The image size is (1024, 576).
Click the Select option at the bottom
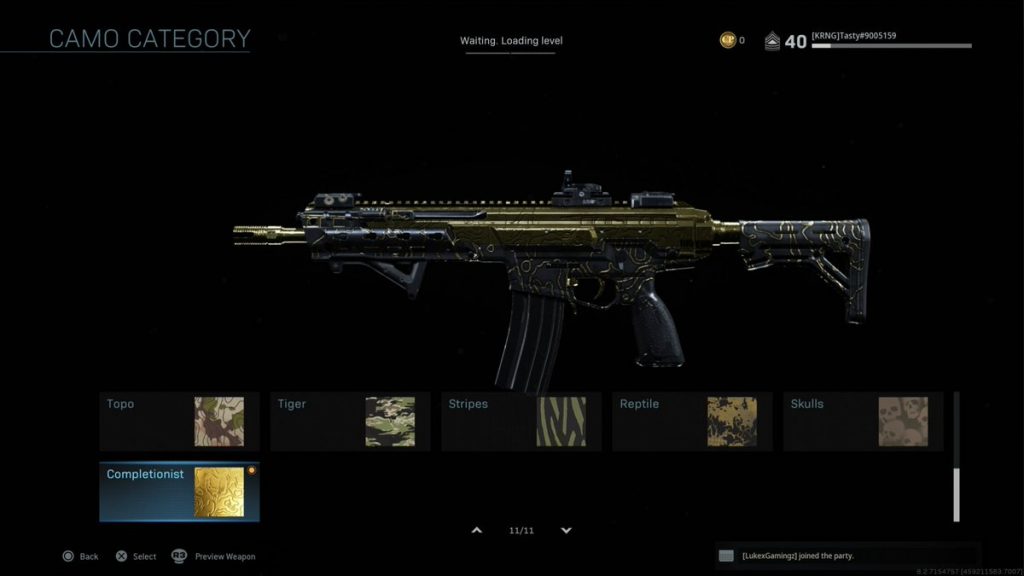click(136, 556)
